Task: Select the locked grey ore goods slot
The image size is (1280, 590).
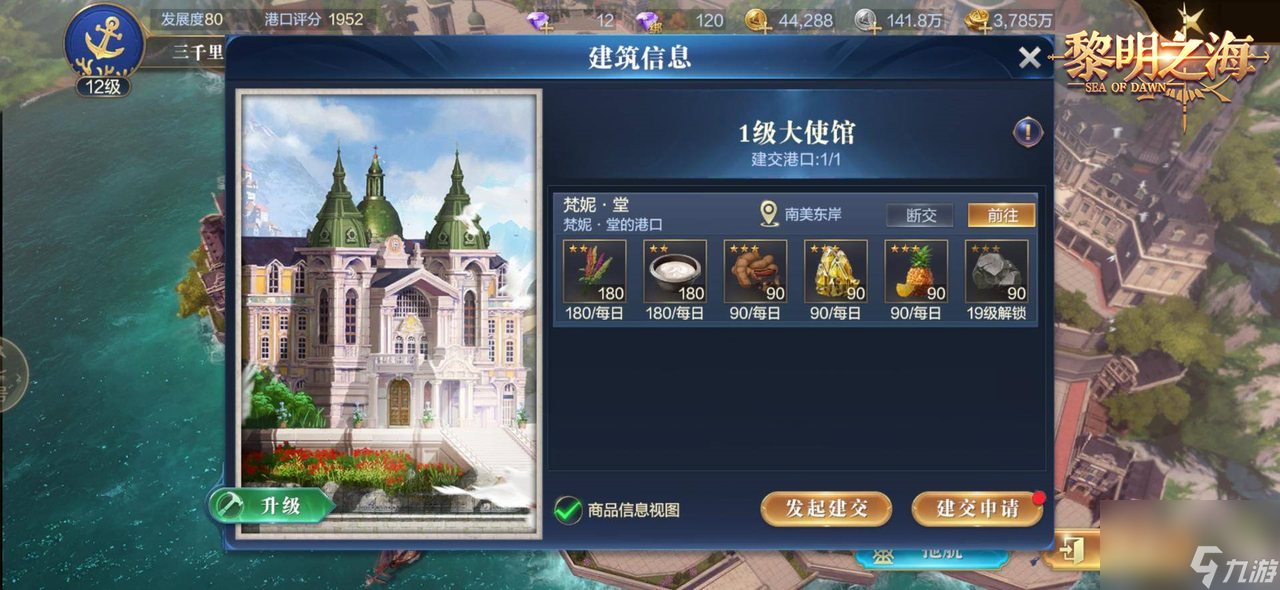Action: click(x=996, y=271)
